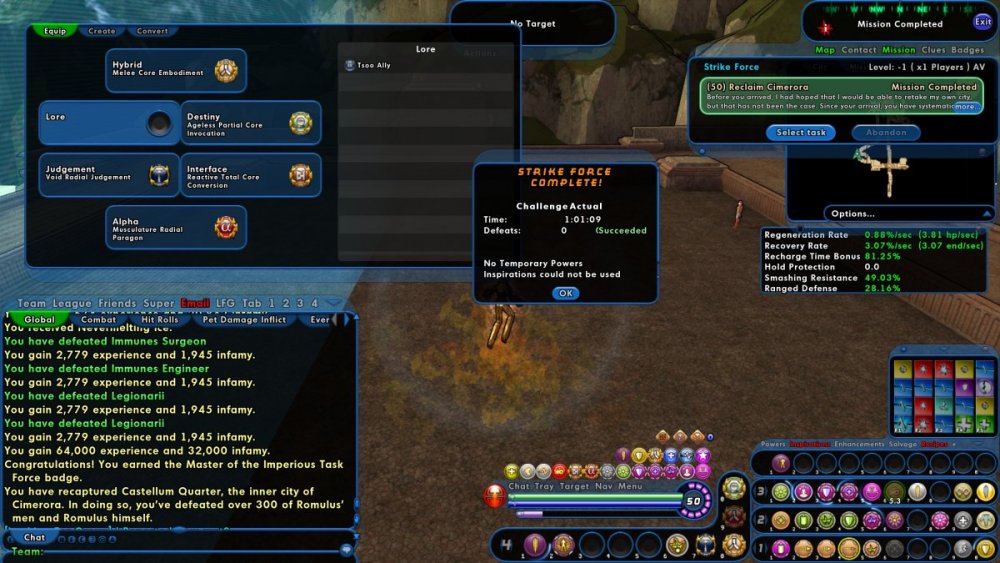Open the Email channel
The width and height of the screenshot is (1000, 563).
195,303
